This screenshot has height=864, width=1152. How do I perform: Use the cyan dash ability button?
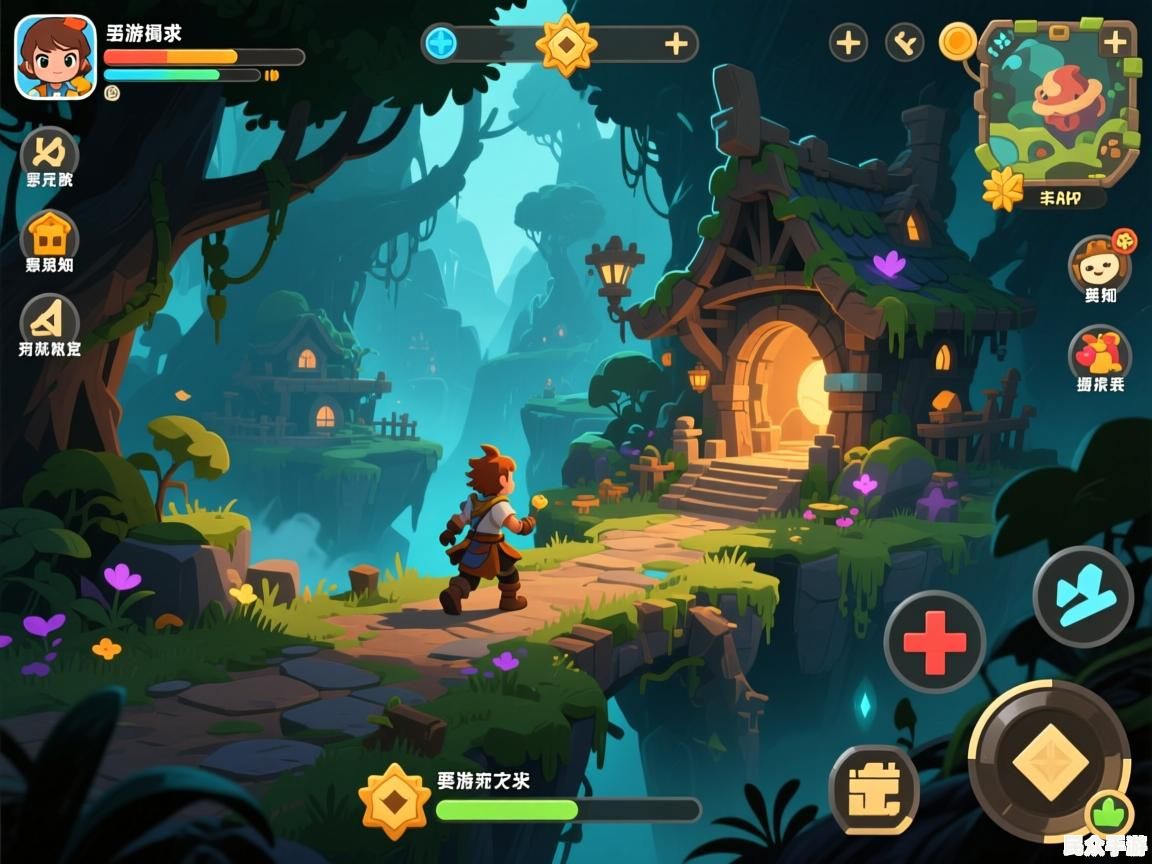1083,596
